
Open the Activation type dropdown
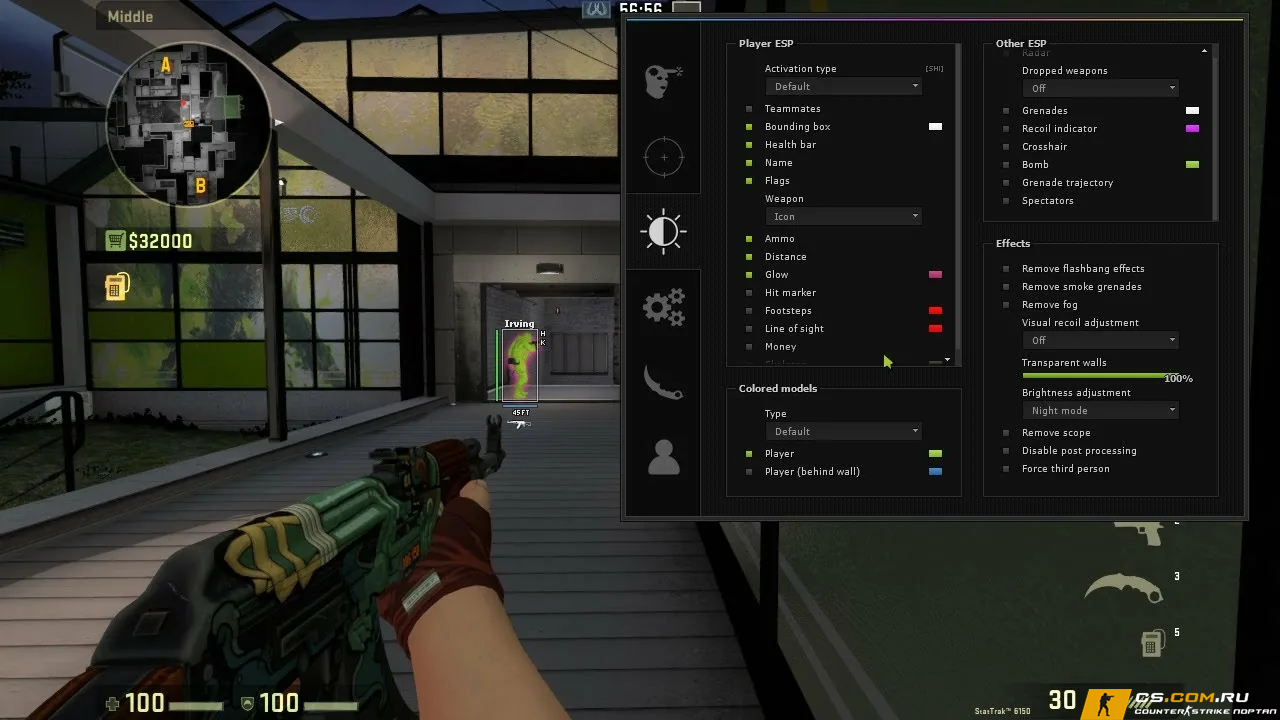click(843, 87)
